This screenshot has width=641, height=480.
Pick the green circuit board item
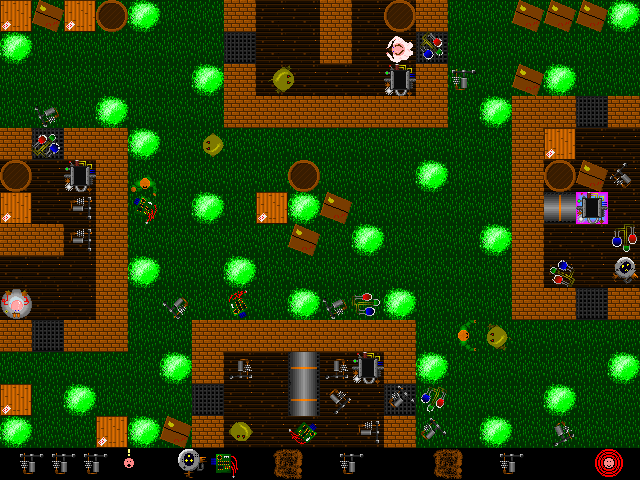(227, 463)
